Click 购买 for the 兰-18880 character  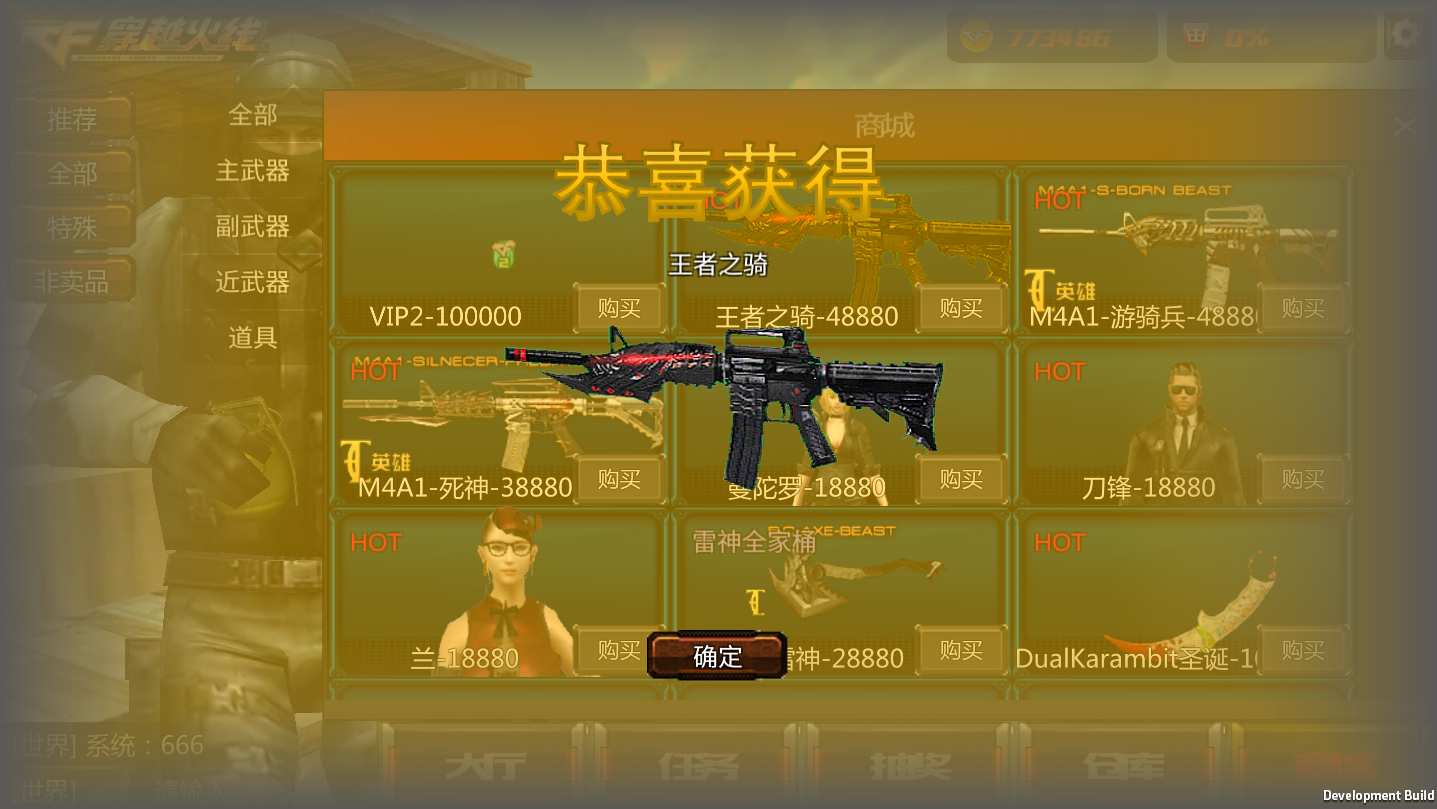tap(618, 651)
